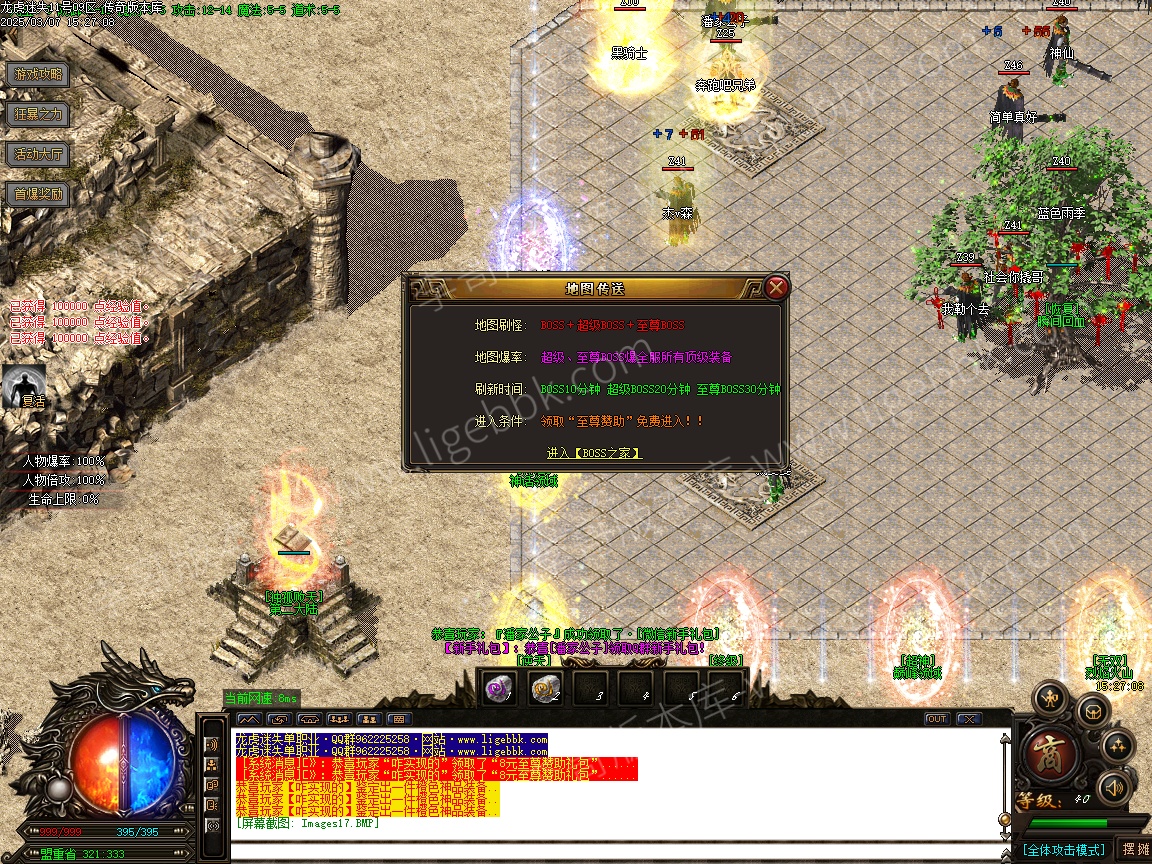Open the 首爆奖励 first-drop rewards

point(38,194)
